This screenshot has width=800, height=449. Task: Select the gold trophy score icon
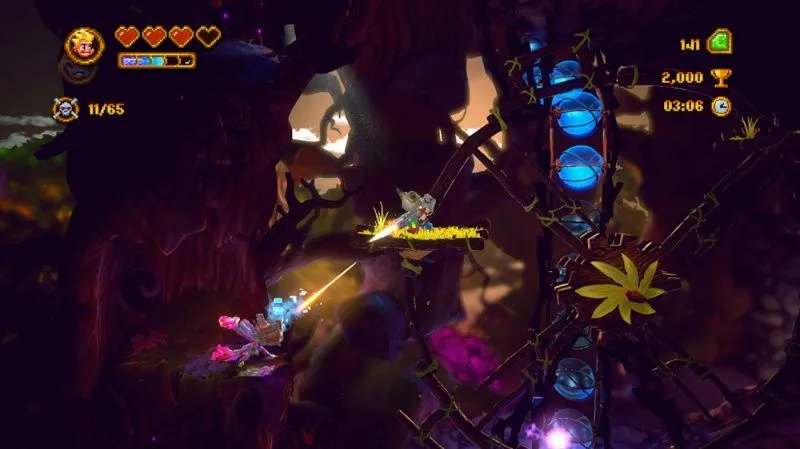coord(720,76)
